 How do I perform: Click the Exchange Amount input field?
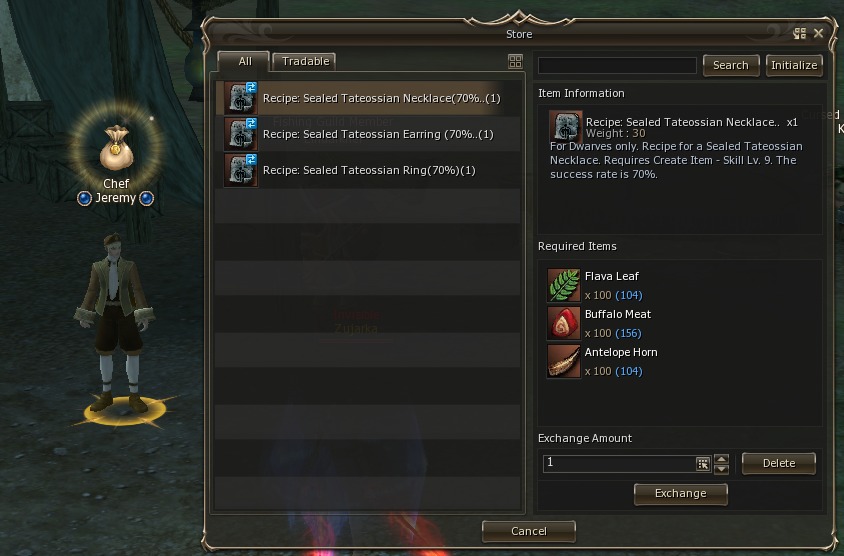618,464
